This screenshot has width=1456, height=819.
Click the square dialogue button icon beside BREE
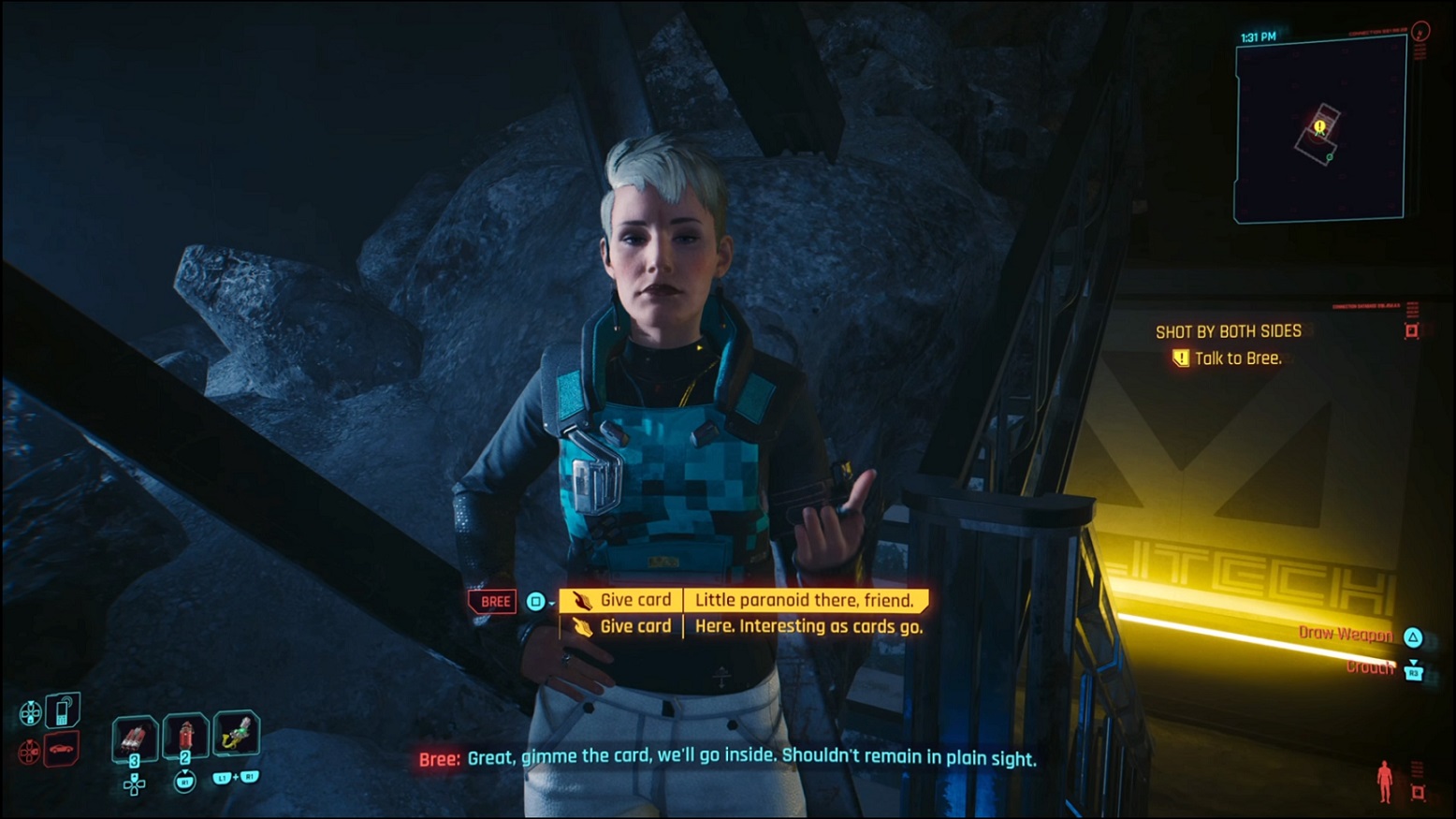pyautogui.click(x=535, y=601)
